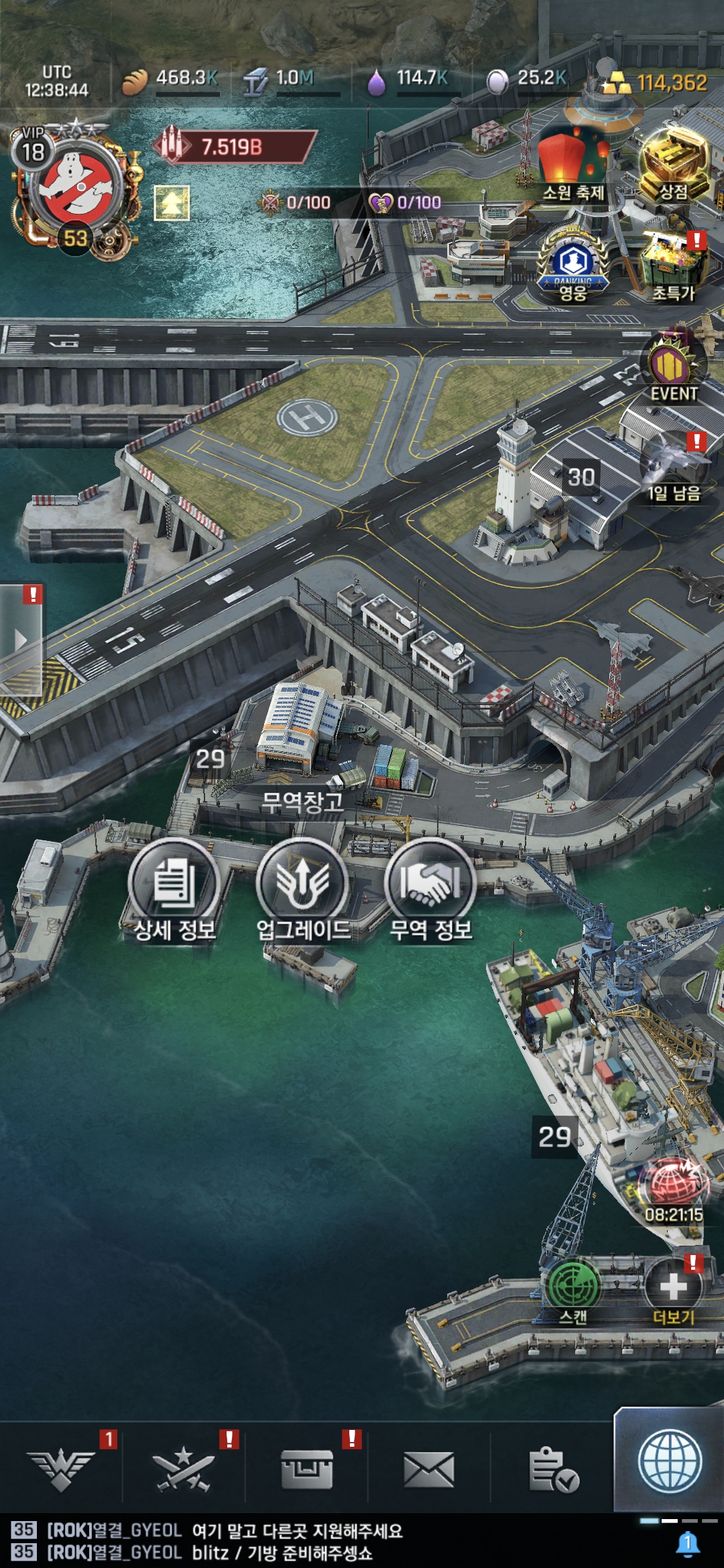Expand the left side arrow panel

tap(20, 639)
